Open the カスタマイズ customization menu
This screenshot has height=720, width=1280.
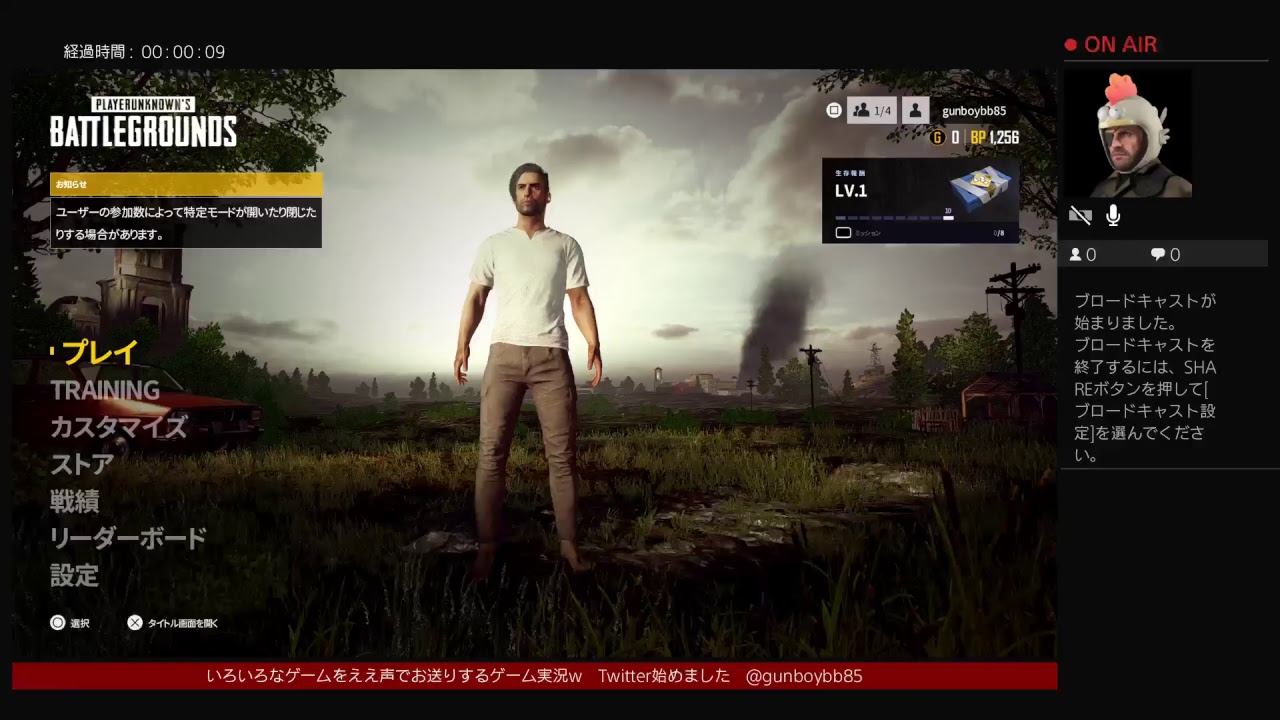click(117, 427)
